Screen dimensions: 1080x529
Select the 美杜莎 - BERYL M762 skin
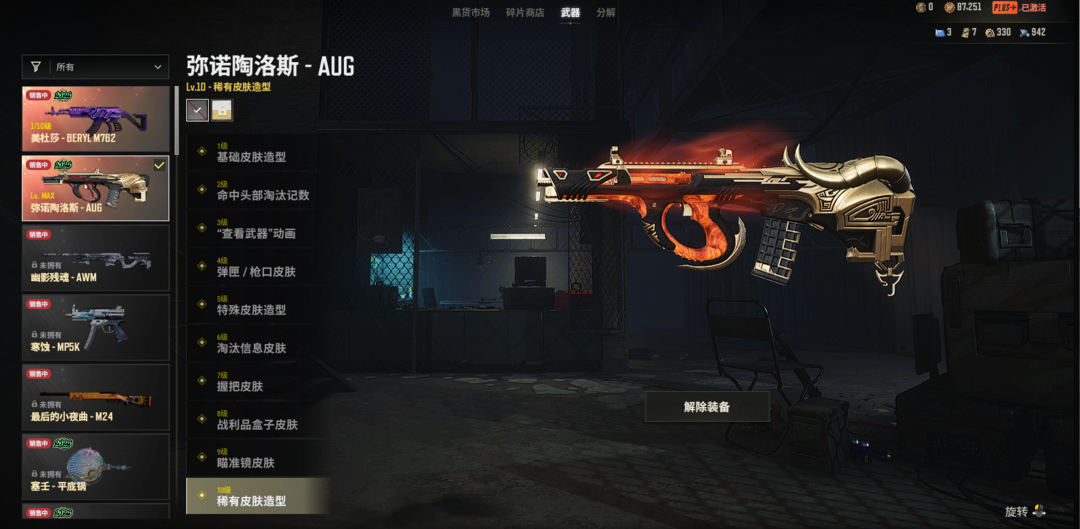[96, 119]
